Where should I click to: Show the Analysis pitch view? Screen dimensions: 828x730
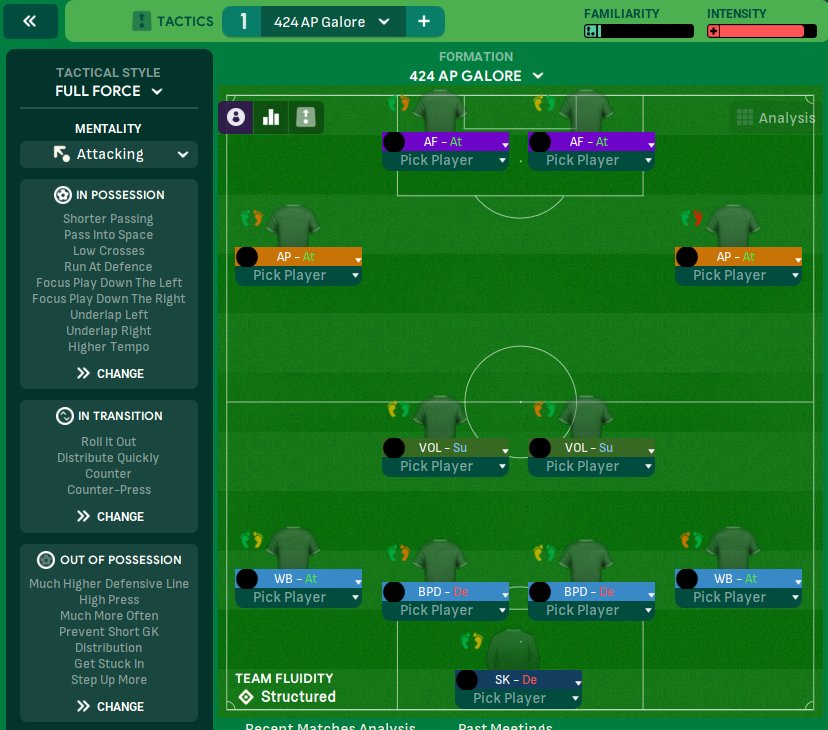click(776, 118)
